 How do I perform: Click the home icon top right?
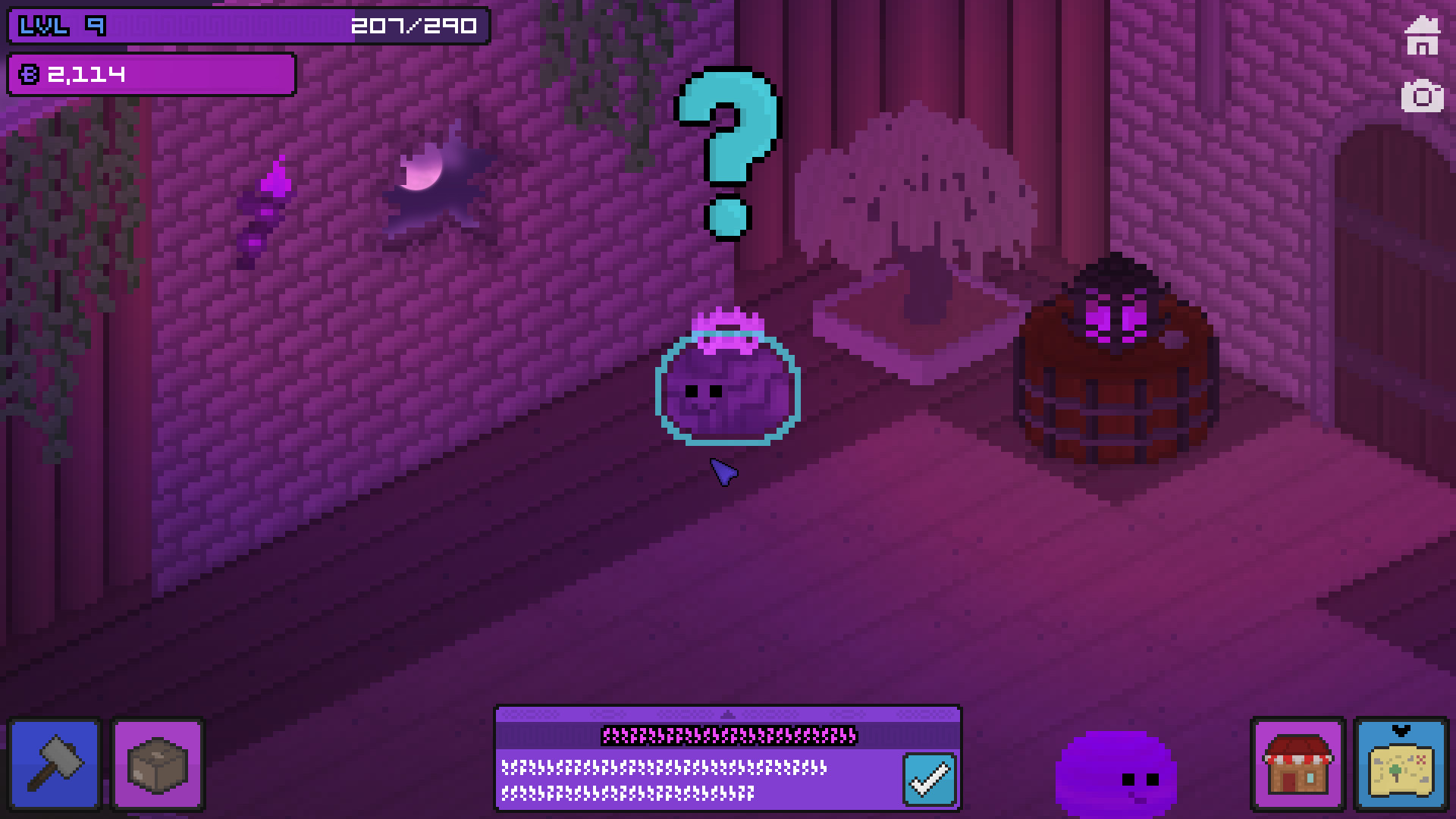(1422, 33)
